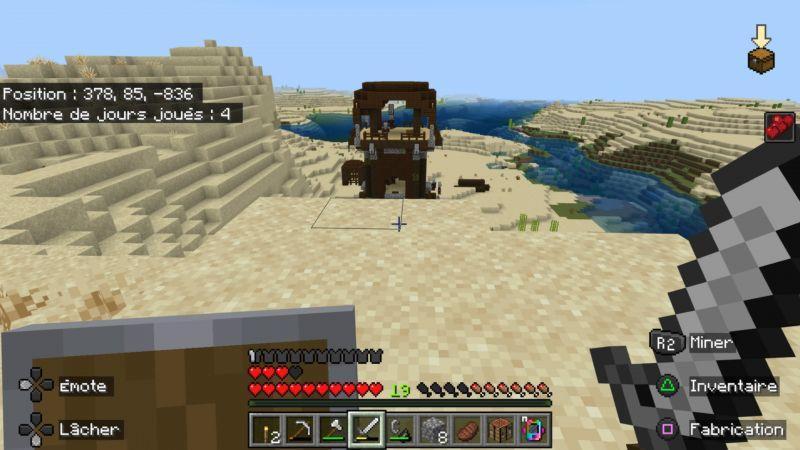The height and width of the screenshot is (450, 800).
Task: Select the highlighted iron sword slot
Action: (366, 430)
